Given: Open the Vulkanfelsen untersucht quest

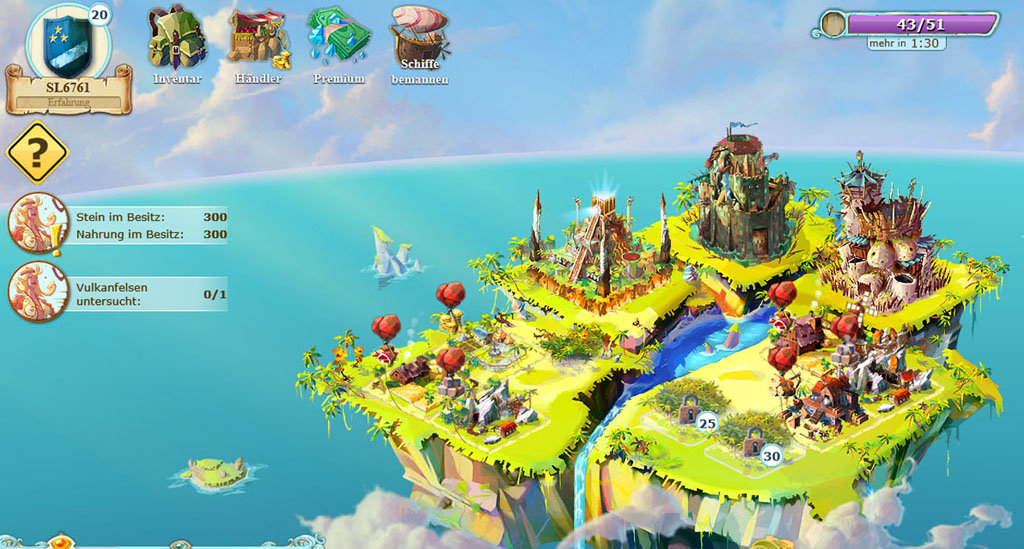Looking at the screenshot, I should click(38, 291).
